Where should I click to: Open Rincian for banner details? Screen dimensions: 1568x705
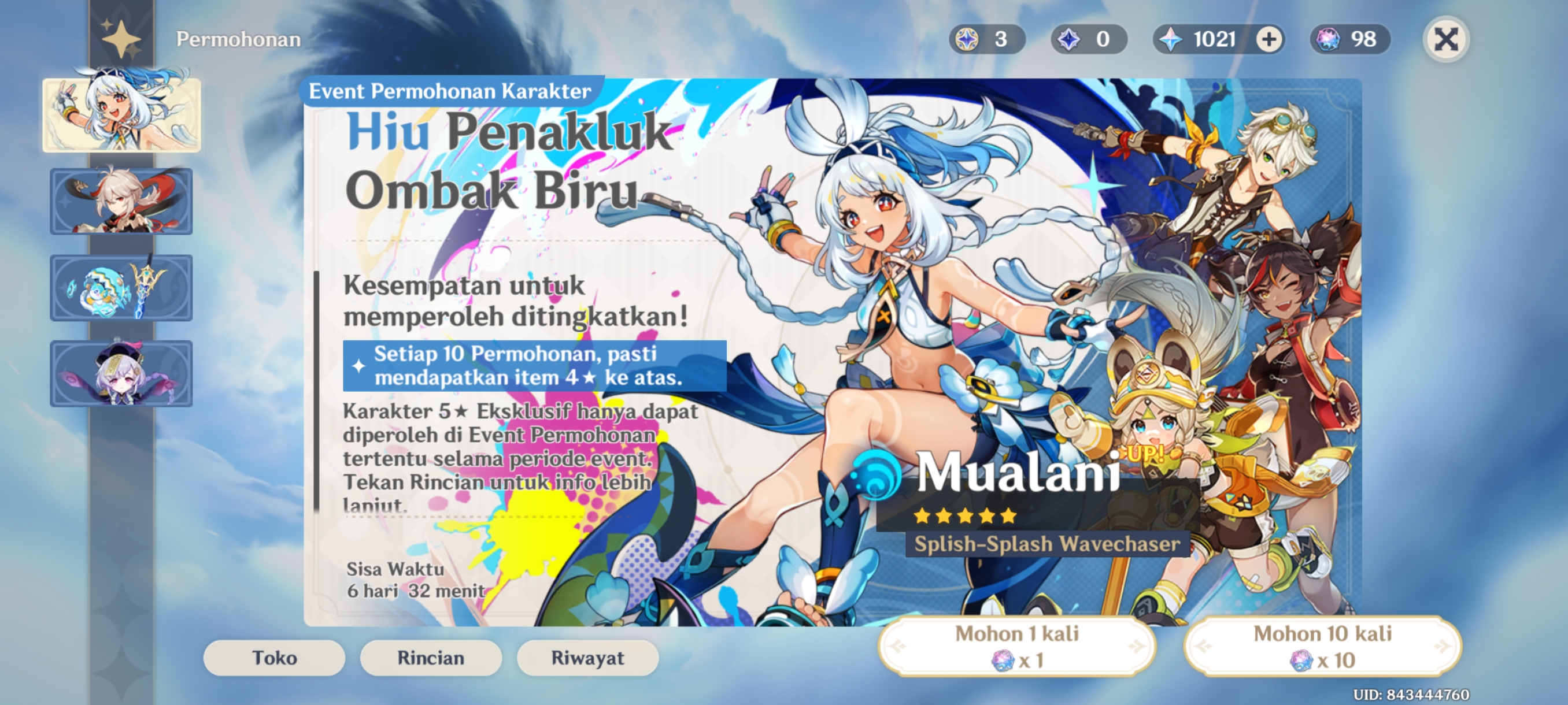(430, 658)
